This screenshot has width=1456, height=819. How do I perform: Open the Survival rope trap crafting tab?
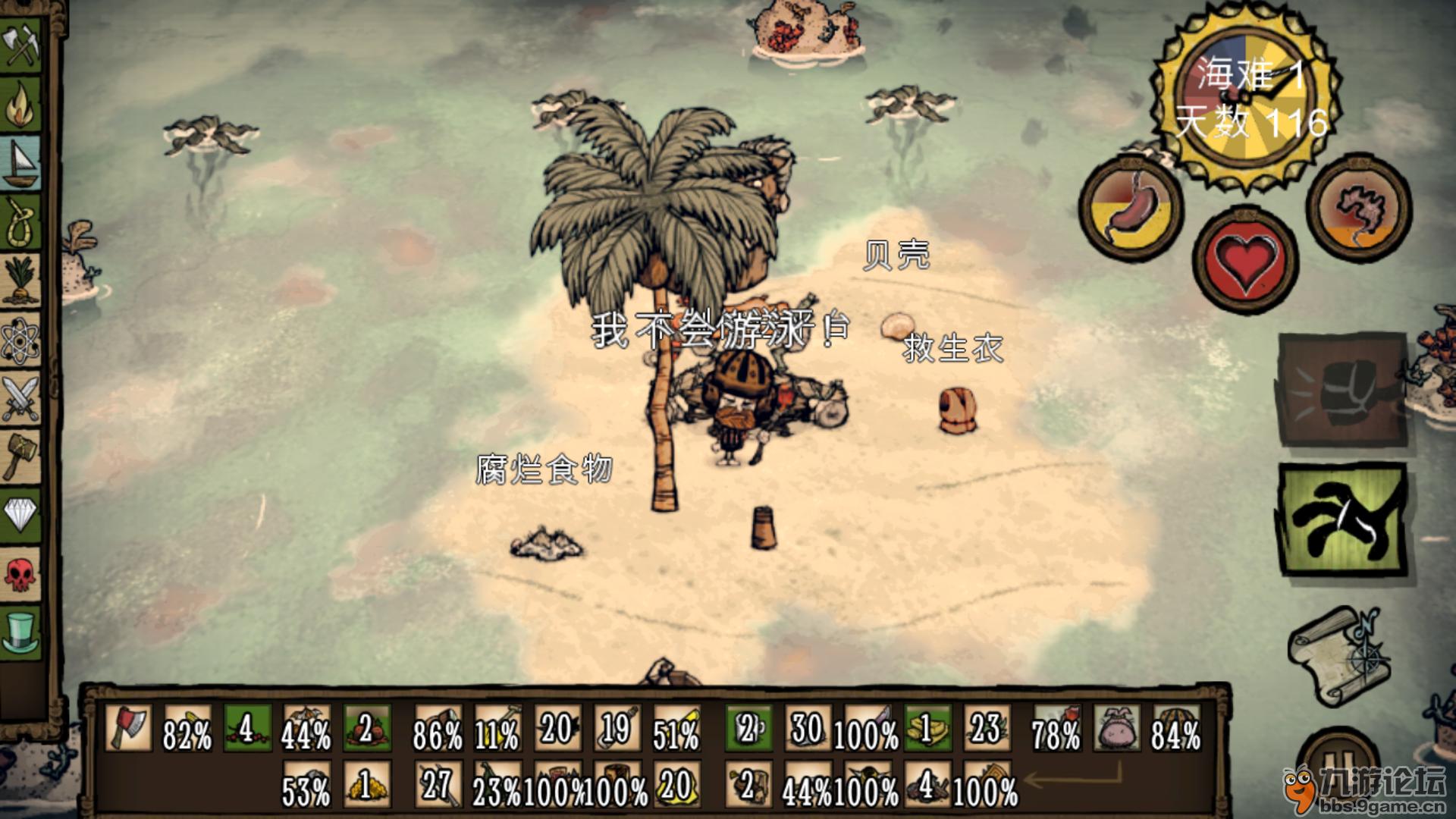(x=21, y=223)
